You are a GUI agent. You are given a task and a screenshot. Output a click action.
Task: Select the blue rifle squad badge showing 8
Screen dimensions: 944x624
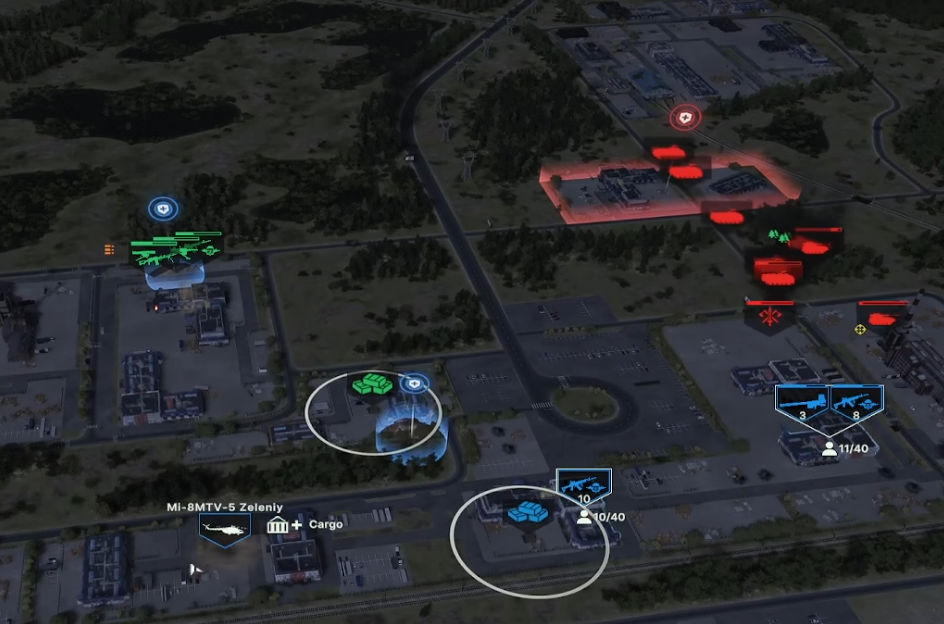857,402
